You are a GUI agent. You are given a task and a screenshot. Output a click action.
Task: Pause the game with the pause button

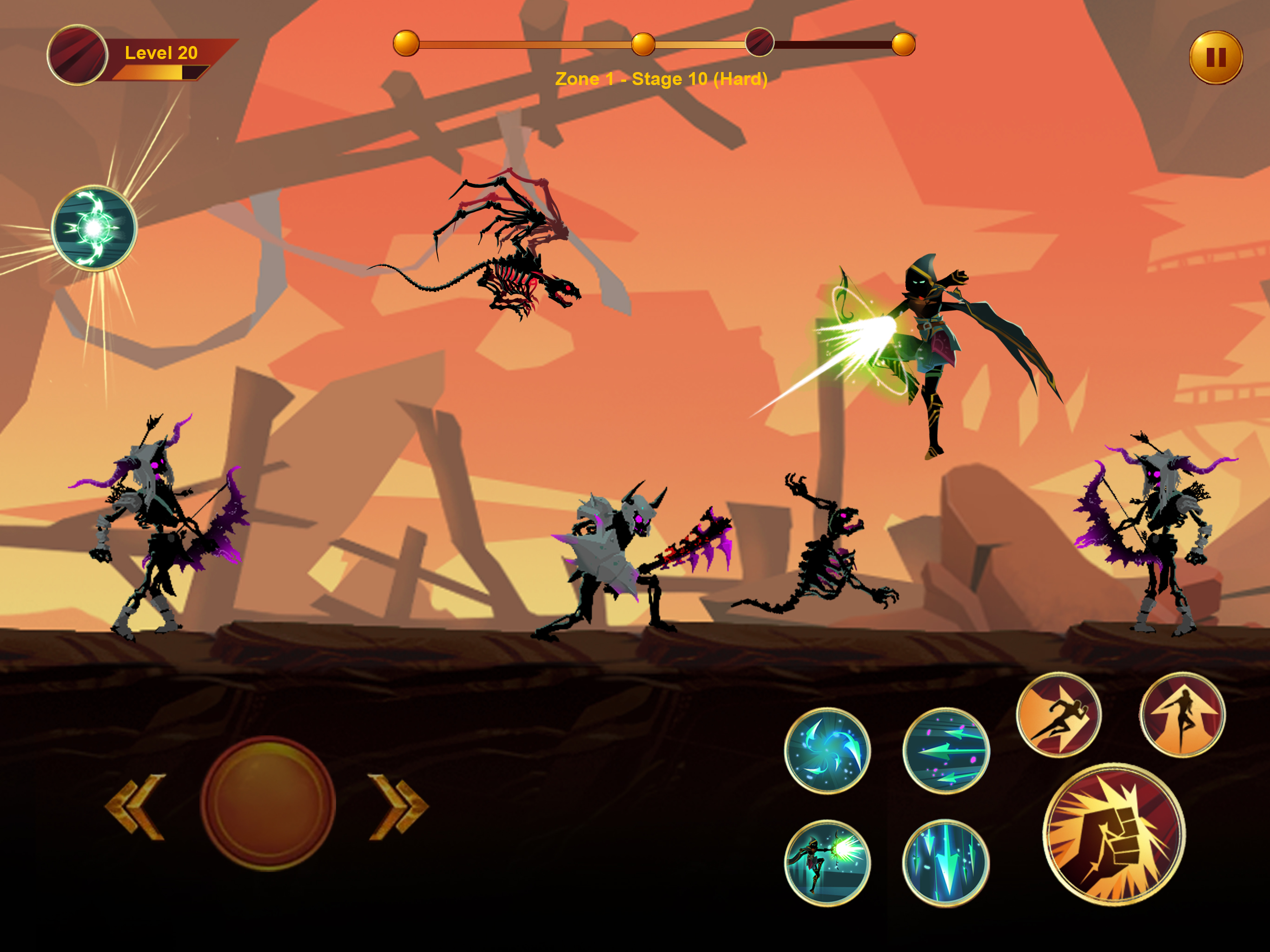(x=1216, y=58)
